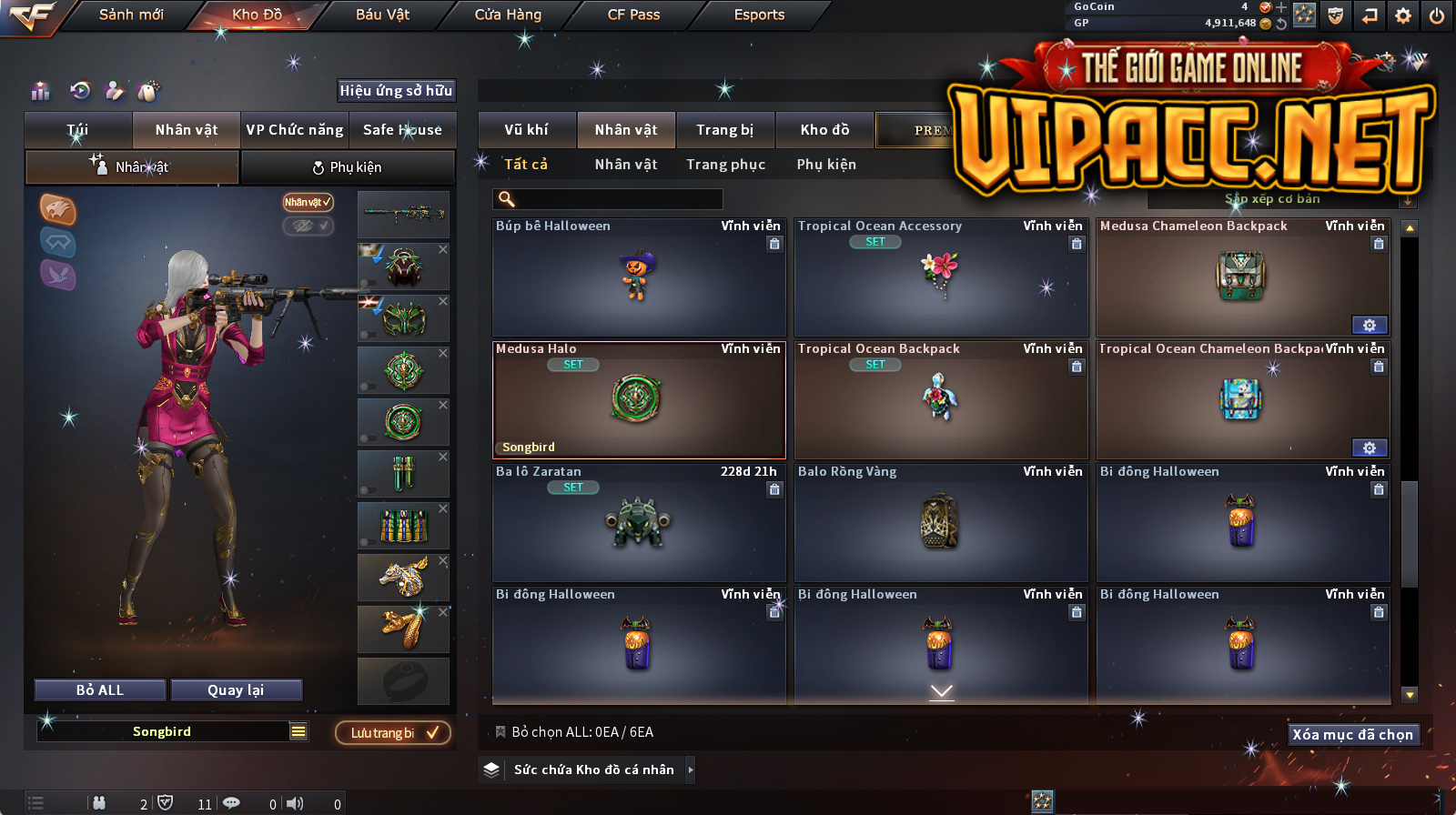This screenshot has width=1456, height=815.
Task: Go to the Báu Vật menu
Action: 382,15
